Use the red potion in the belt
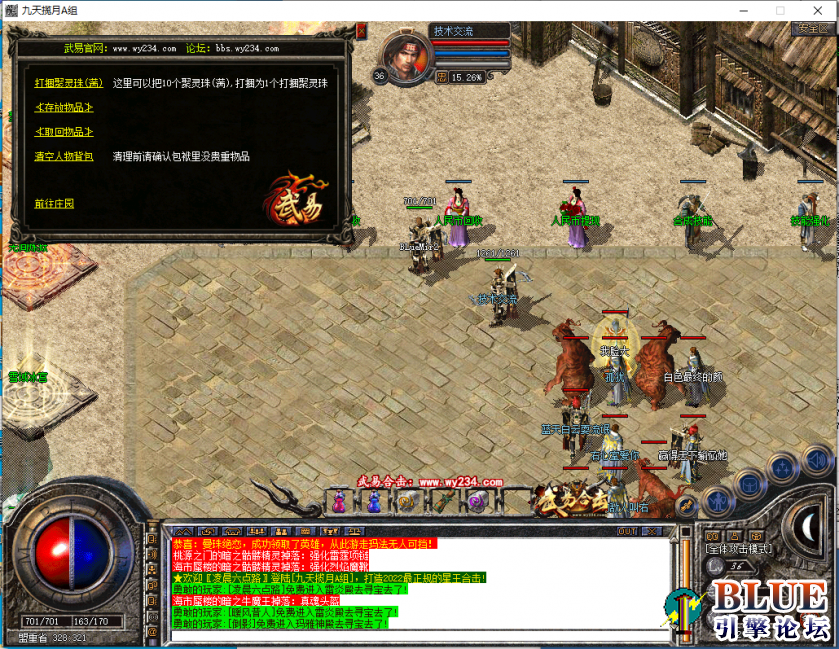 [339, 502]
